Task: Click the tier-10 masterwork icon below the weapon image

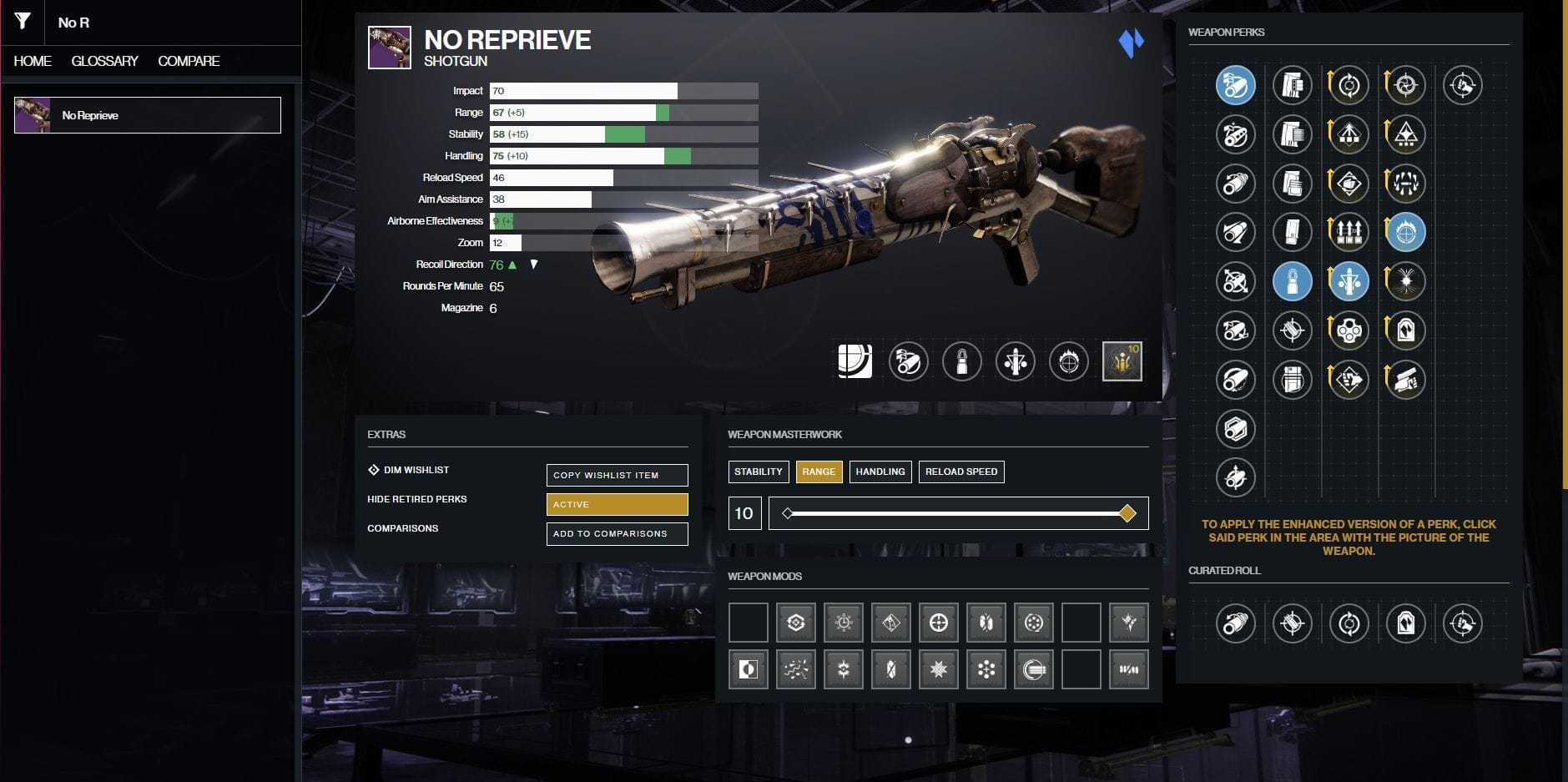Action: click(x=1123, y=361)
